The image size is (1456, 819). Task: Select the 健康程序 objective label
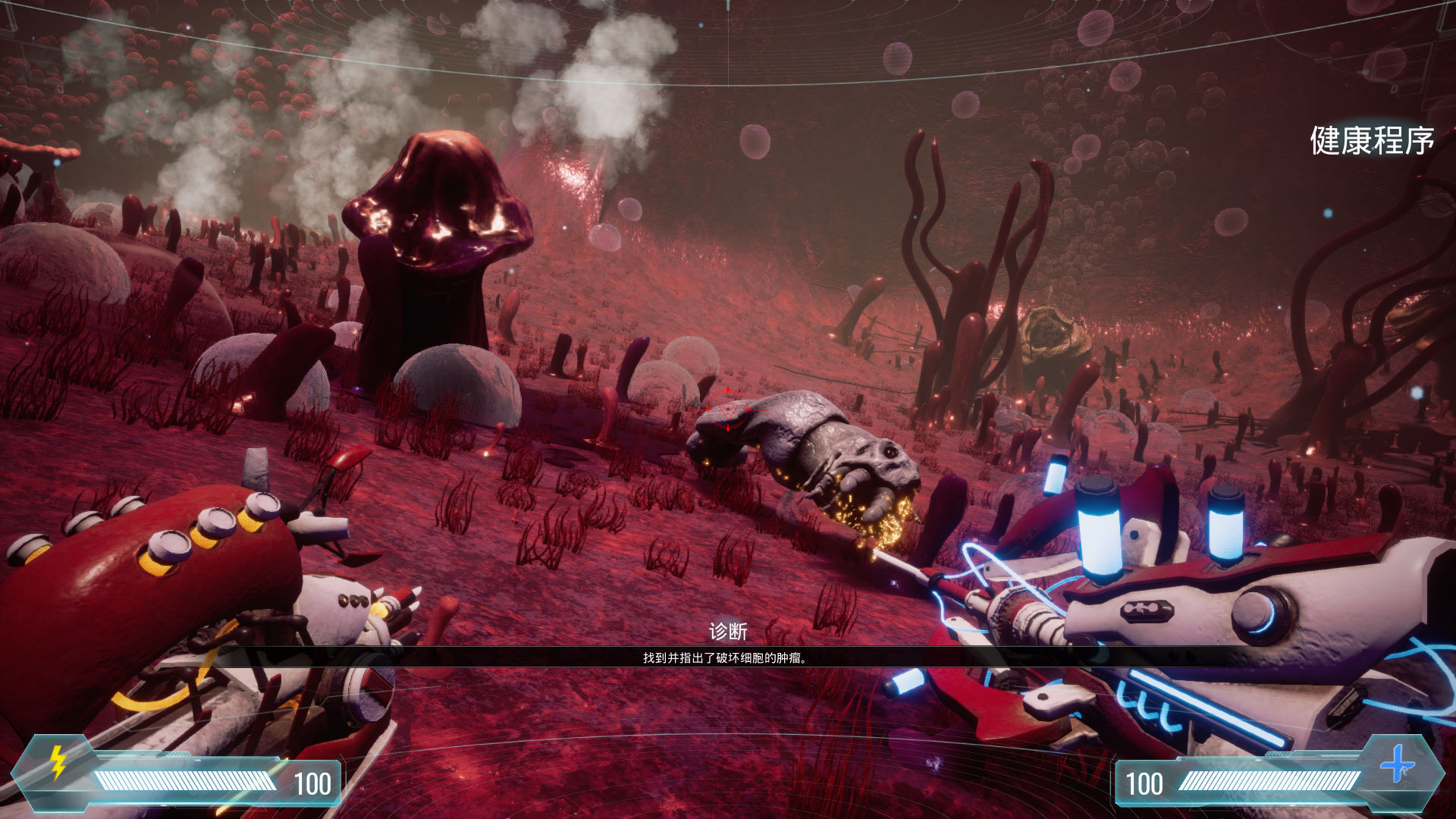point(1371,141)
